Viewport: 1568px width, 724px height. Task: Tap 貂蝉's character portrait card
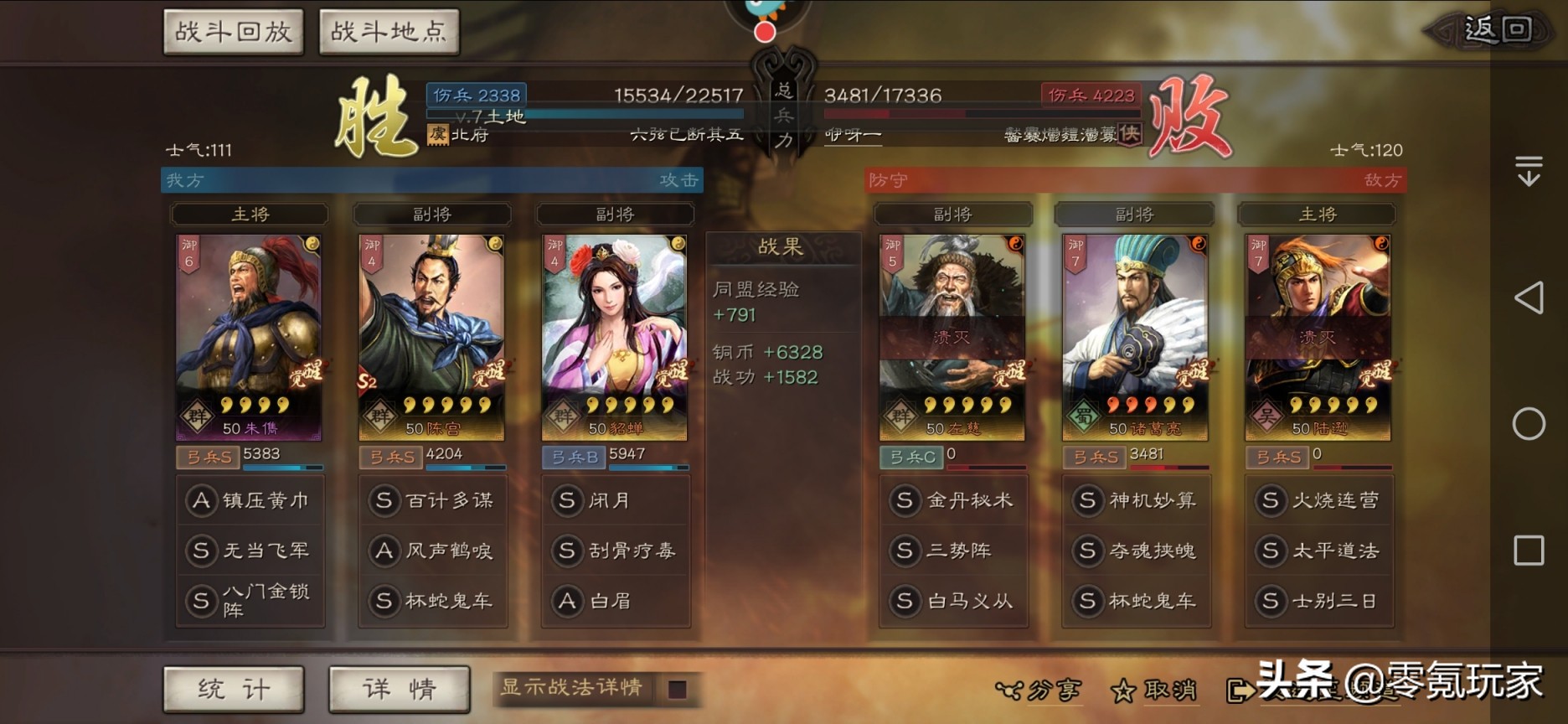click(616, 335)
